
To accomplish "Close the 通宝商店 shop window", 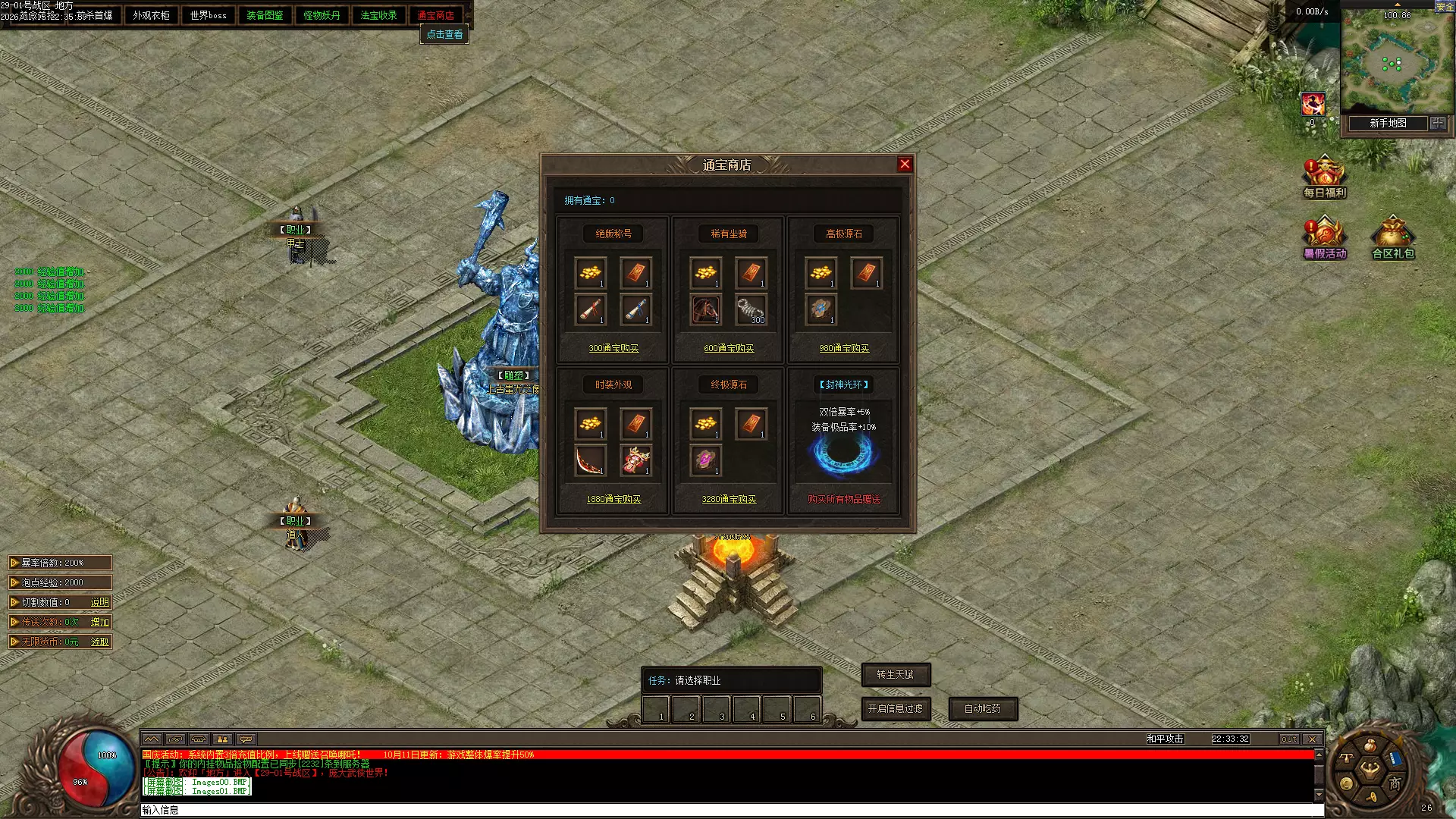I will coord(905,165).
